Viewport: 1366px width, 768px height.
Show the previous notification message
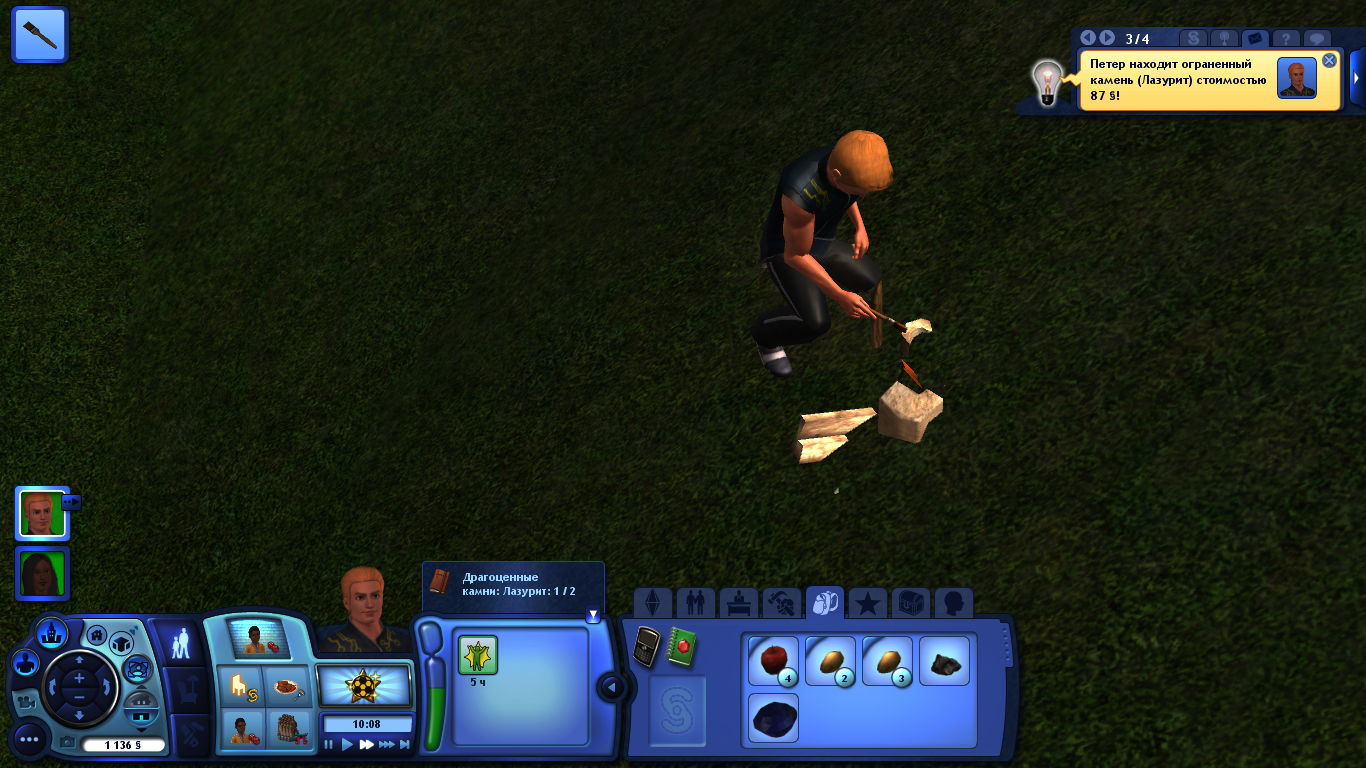click(1088, 38)
